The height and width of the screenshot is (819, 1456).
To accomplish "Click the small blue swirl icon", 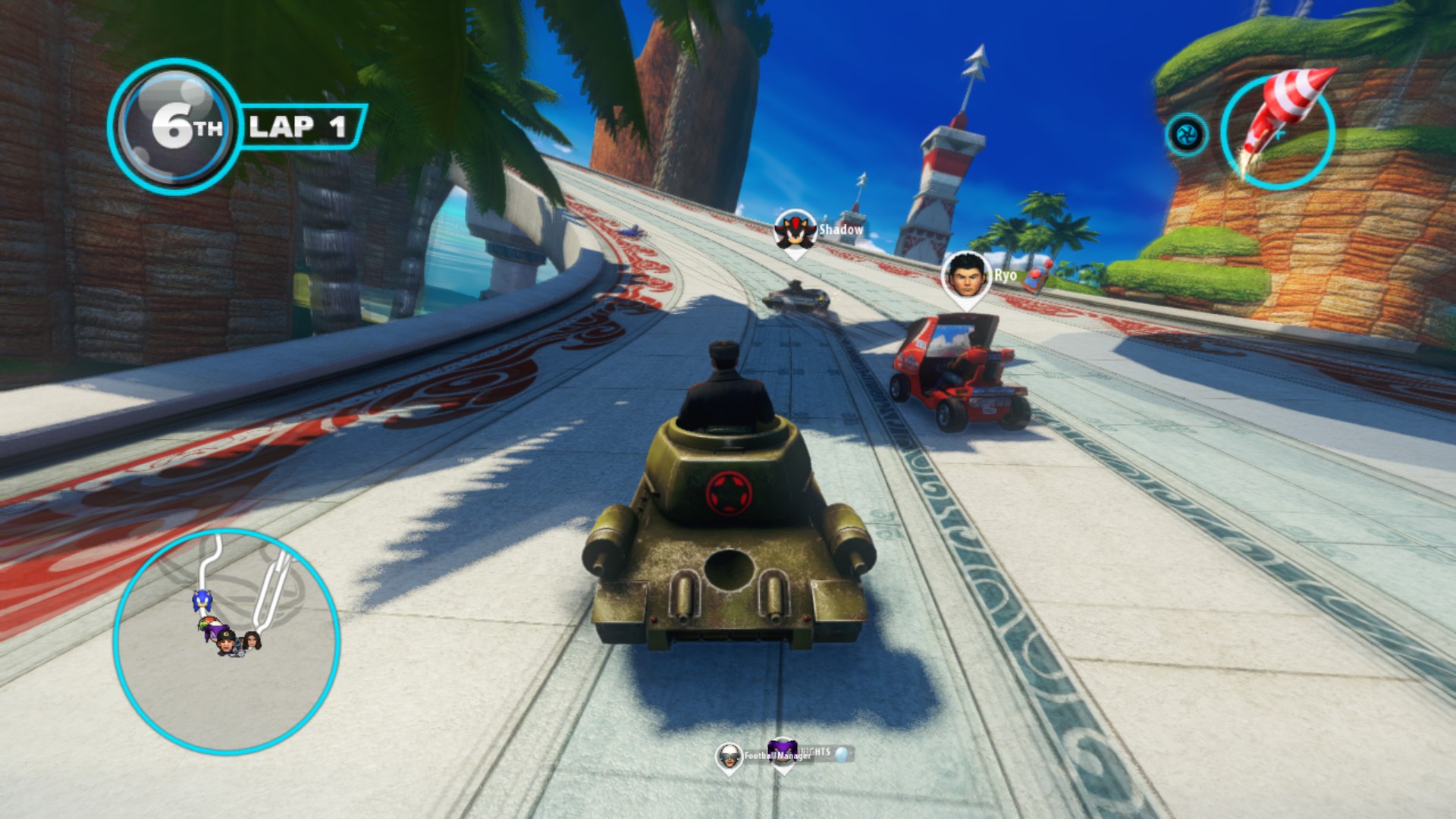I will 1185,135.
